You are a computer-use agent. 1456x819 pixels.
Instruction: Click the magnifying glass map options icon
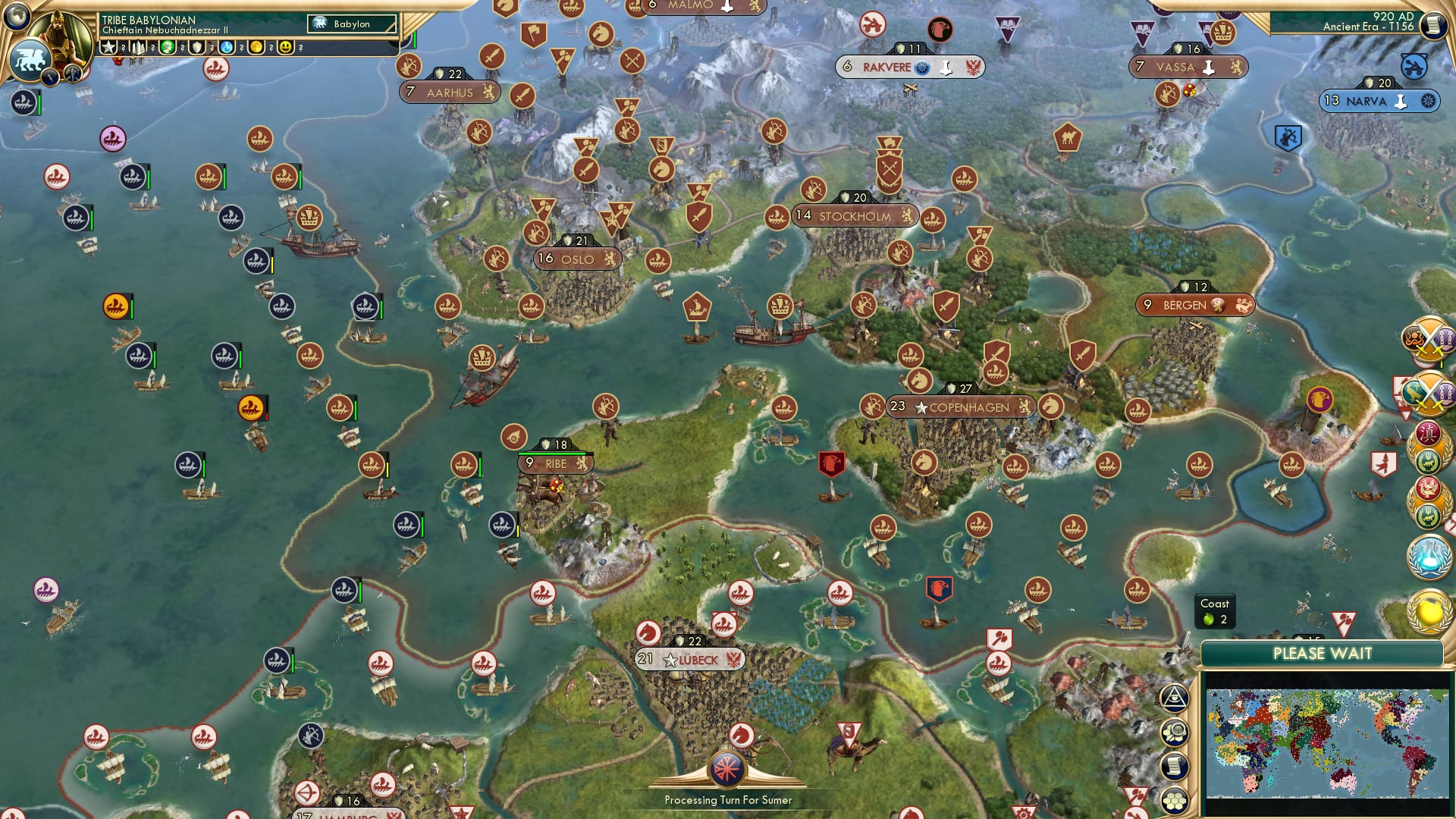1175,732
